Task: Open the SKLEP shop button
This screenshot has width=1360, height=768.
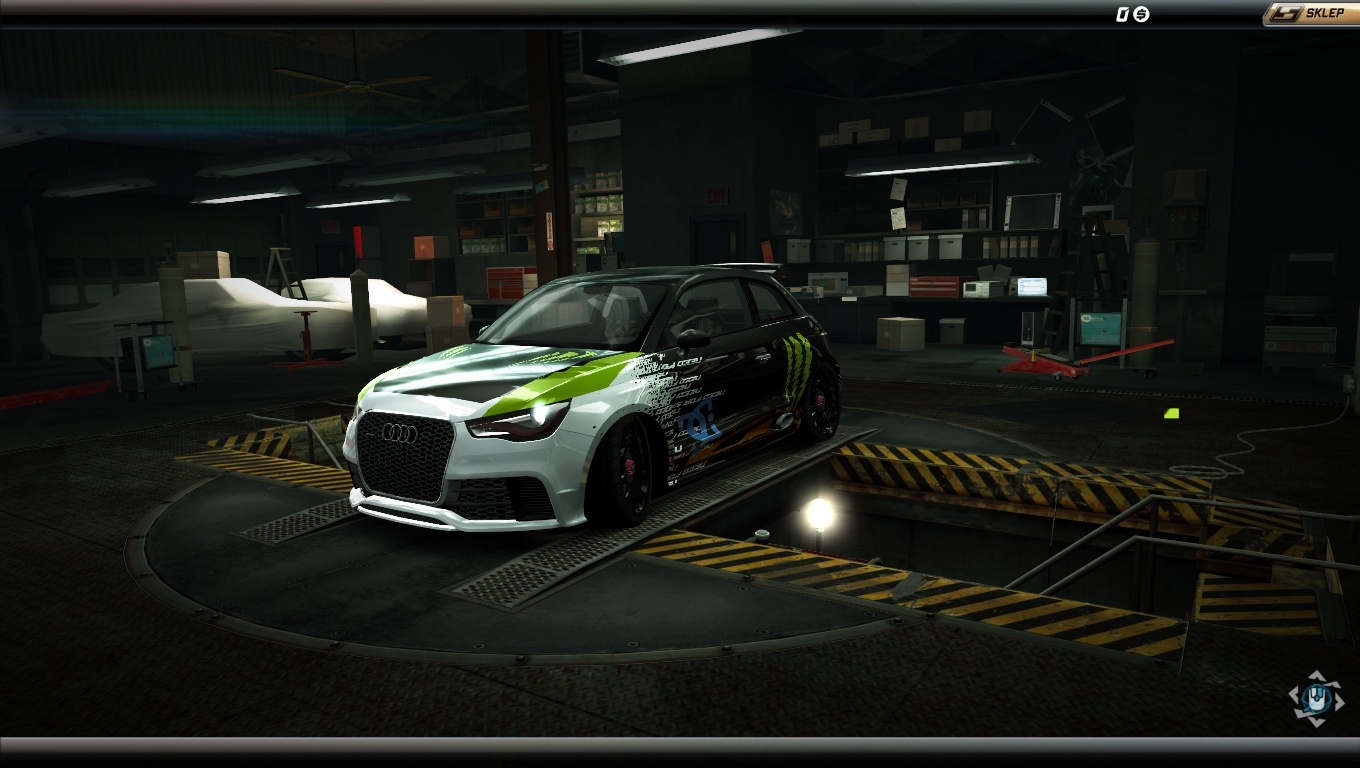Action: point(1311,14)
